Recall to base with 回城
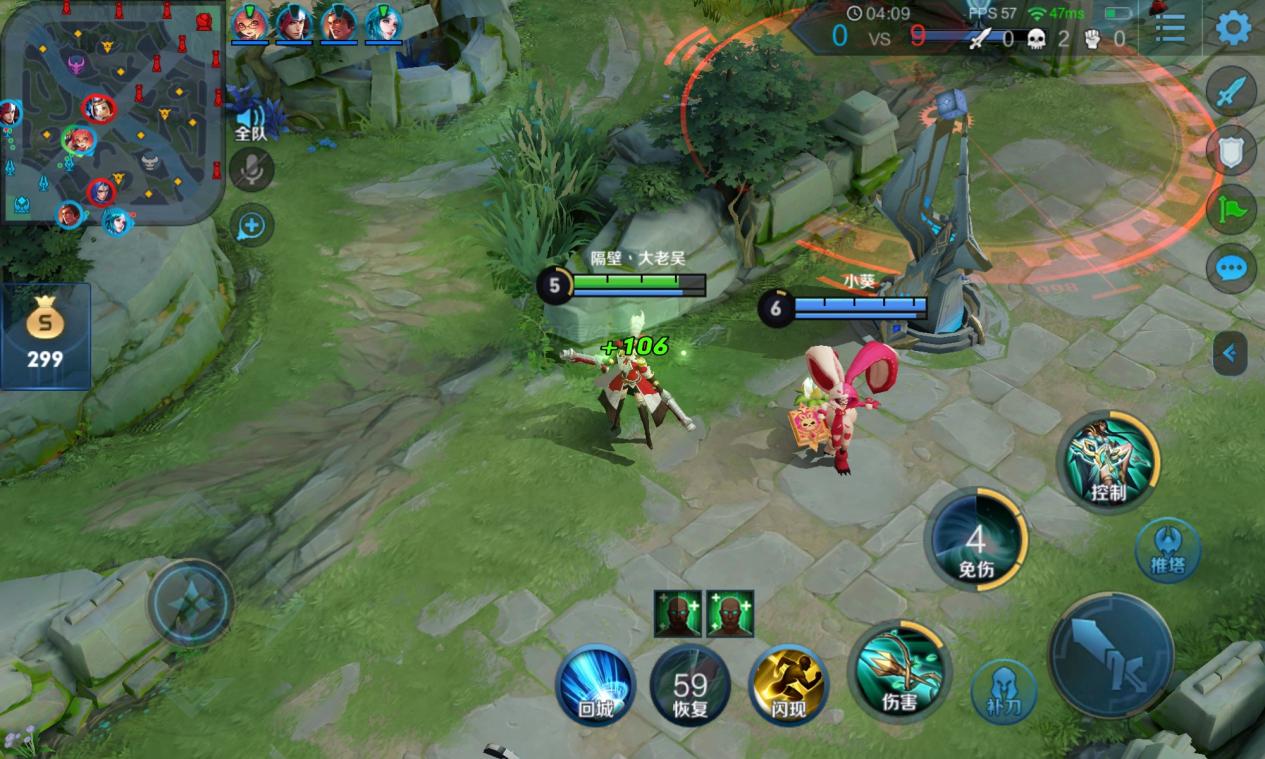The image size is (1265, 759). 595,684
